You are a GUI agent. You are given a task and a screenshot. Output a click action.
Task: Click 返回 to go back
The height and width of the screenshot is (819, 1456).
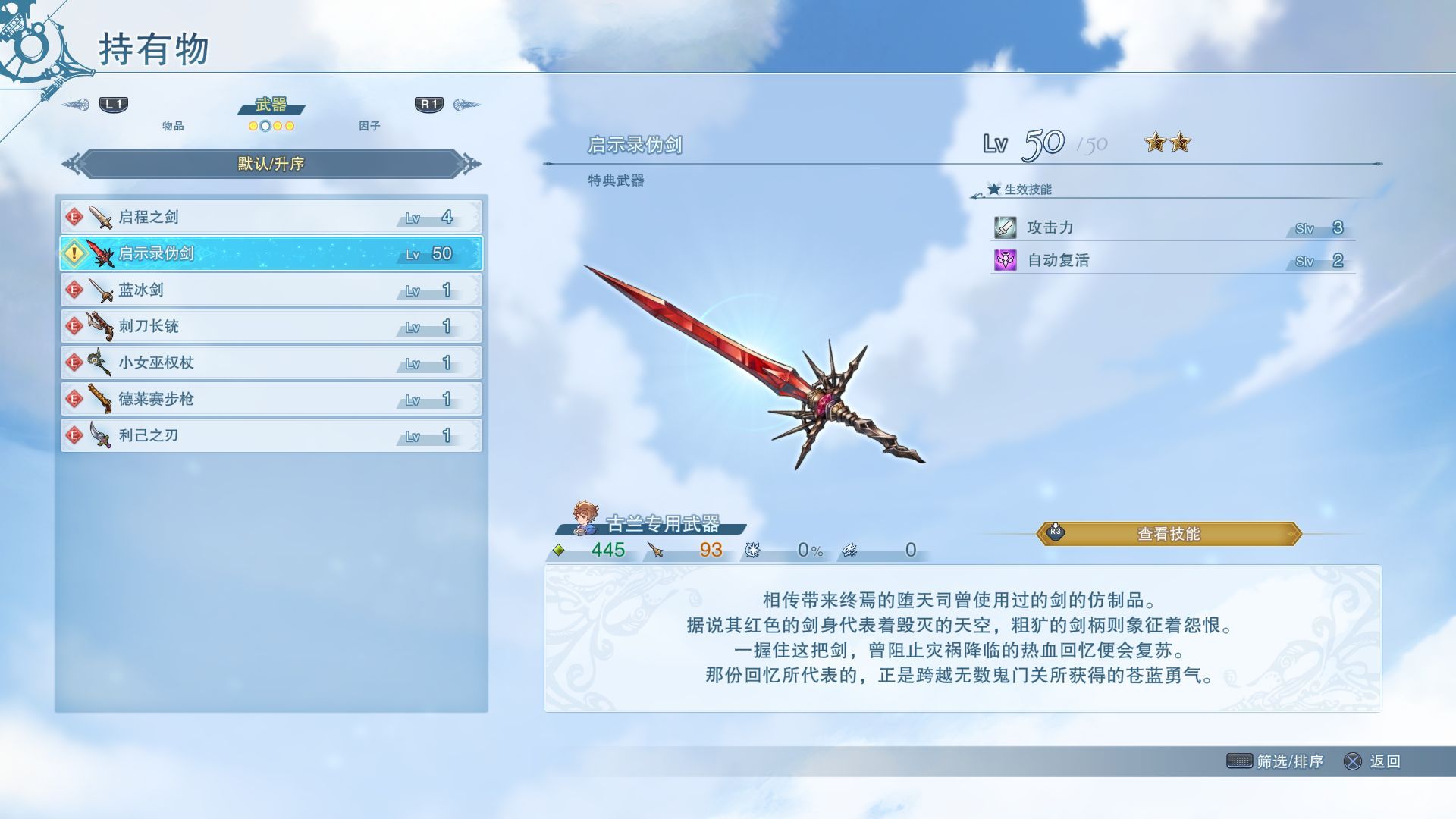[1373, 761]
